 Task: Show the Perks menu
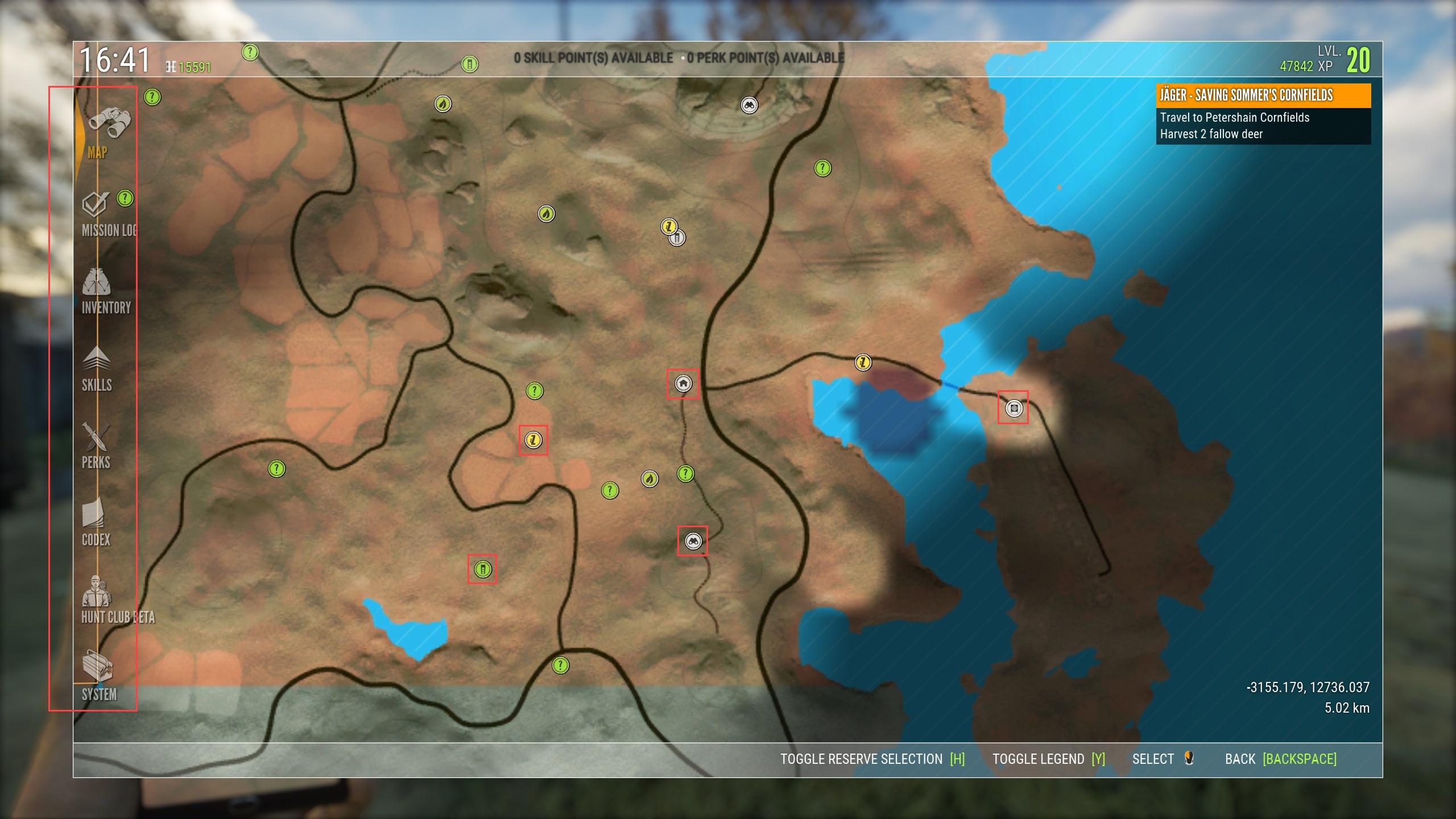[96, 446]
